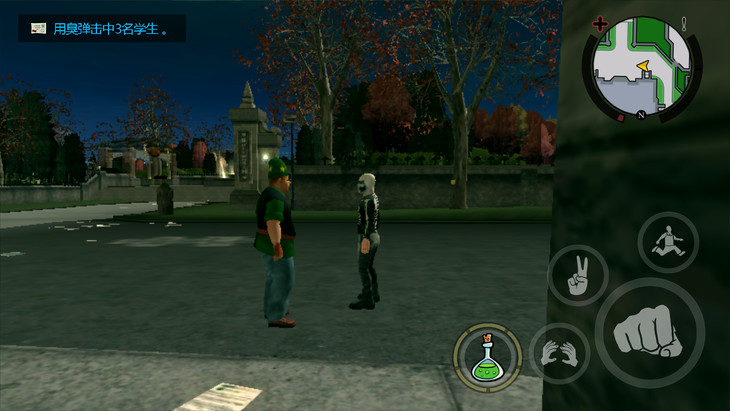730x411 pixels.
Task: Tap the fist attack button
Action: pos(649,333)
